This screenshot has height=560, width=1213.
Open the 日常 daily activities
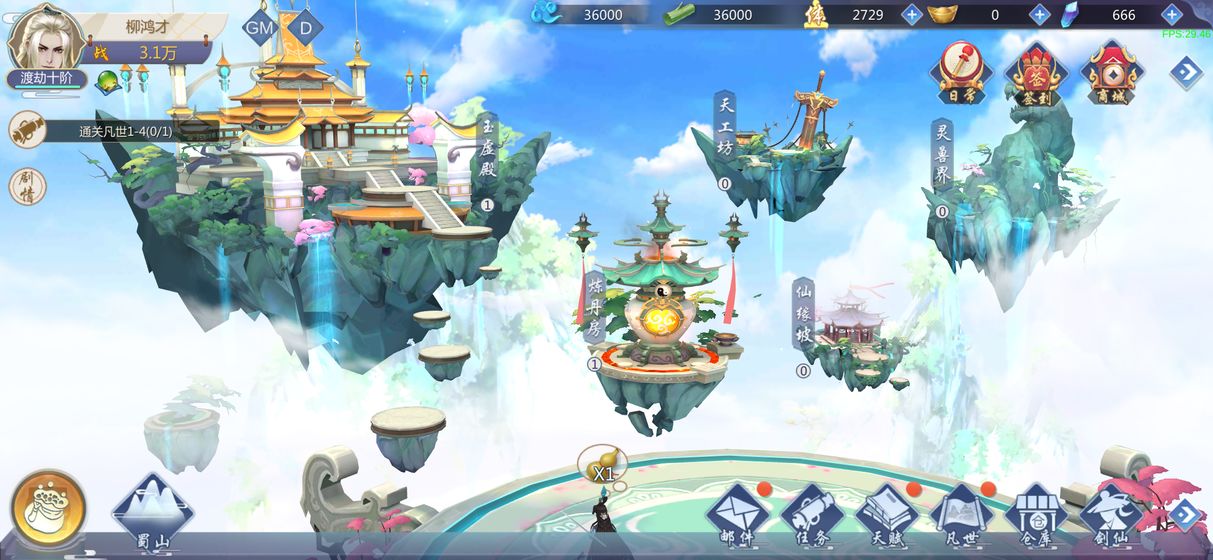click(x=960, y=73)
